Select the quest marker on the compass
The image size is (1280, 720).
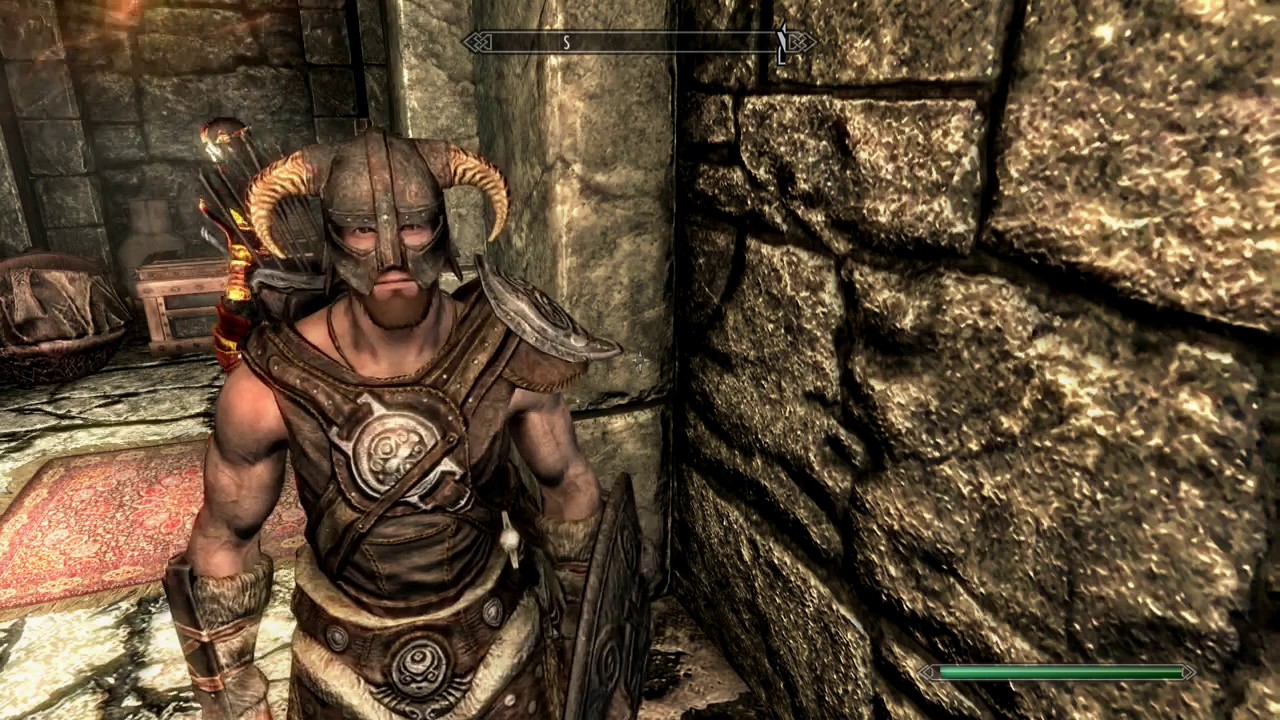782,41
